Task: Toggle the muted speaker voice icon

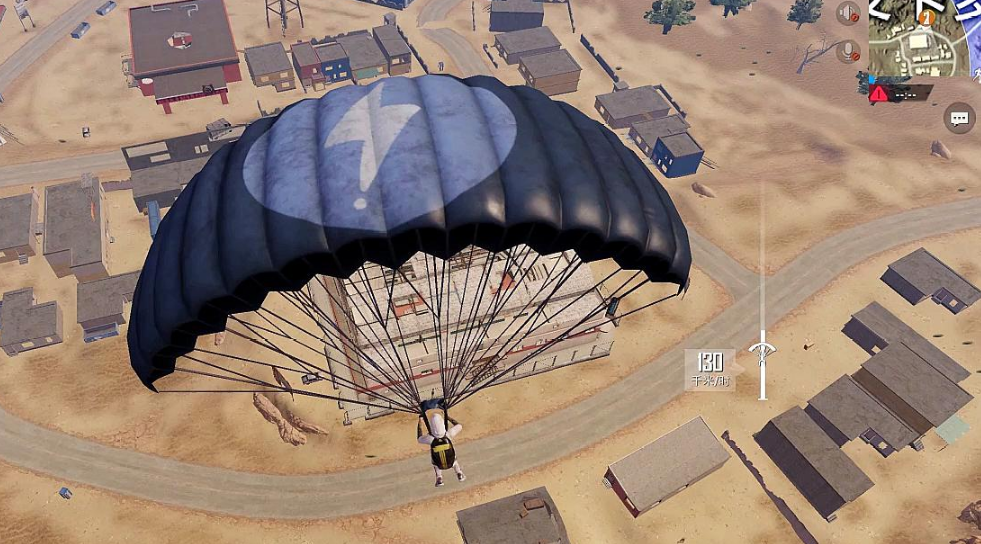Action: click(849, 14)
